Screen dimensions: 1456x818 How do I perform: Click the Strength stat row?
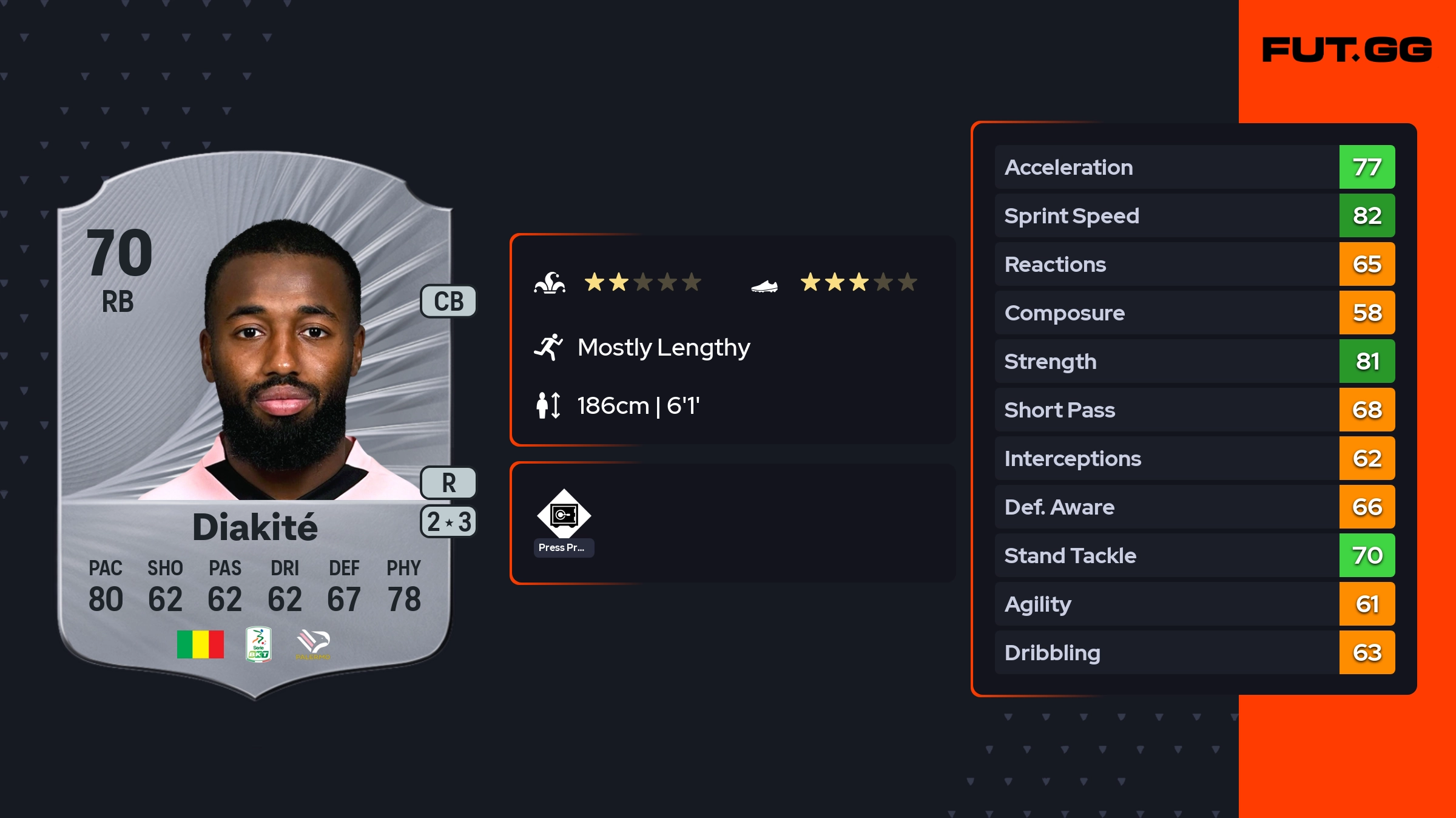click(x=1194, y=361)
